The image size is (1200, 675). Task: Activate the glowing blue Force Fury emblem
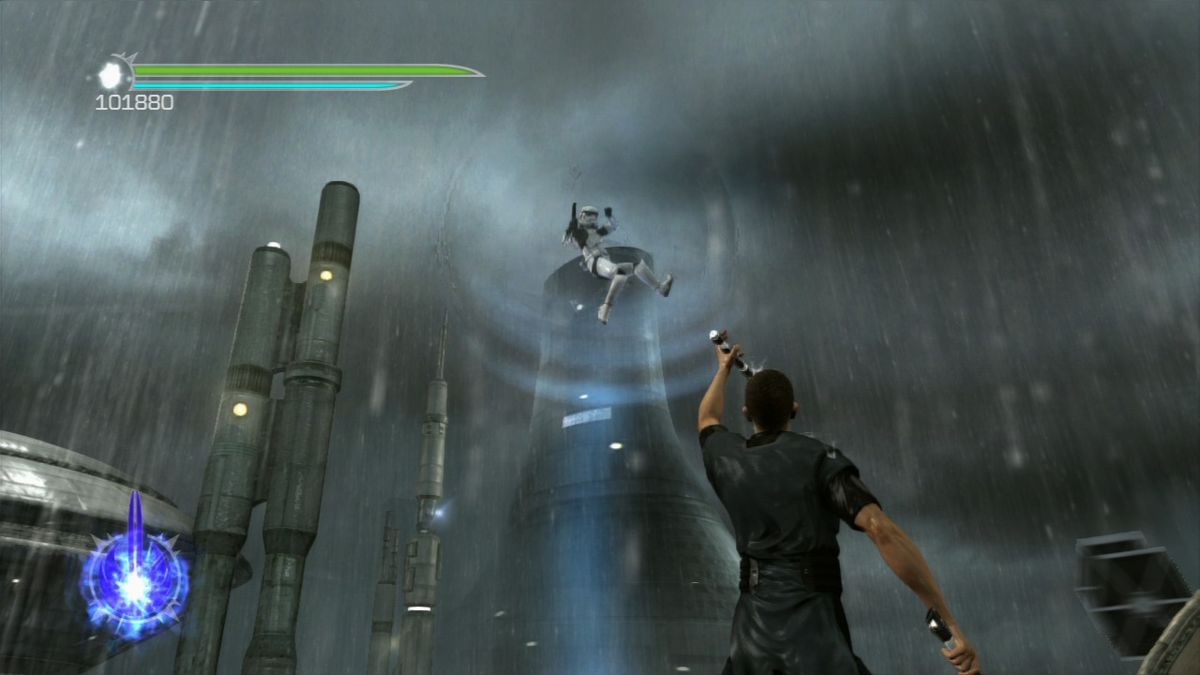134,583
